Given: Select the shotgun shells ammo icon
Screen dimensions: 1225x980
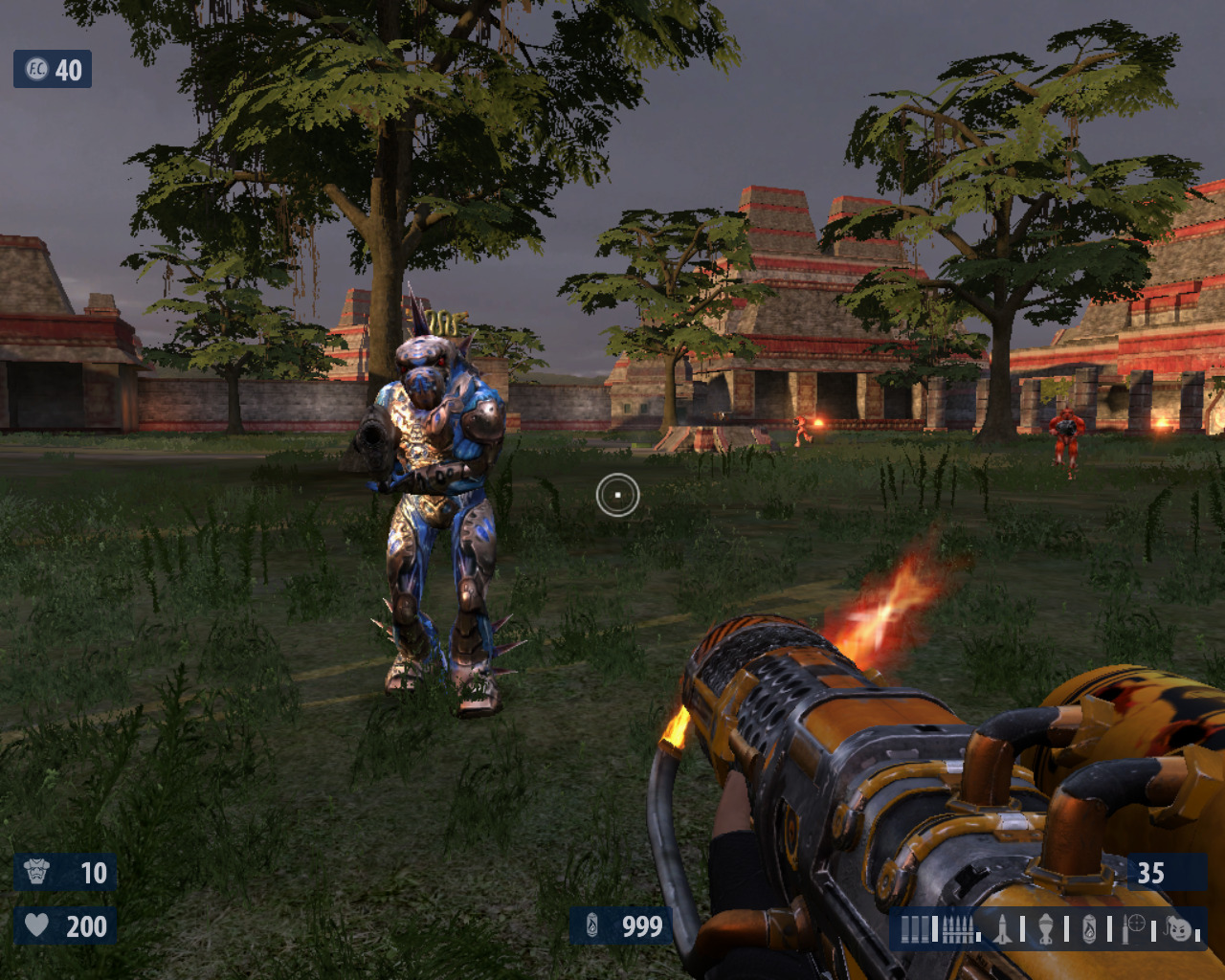Looking at the screenshot, I should tap(915, 928).
